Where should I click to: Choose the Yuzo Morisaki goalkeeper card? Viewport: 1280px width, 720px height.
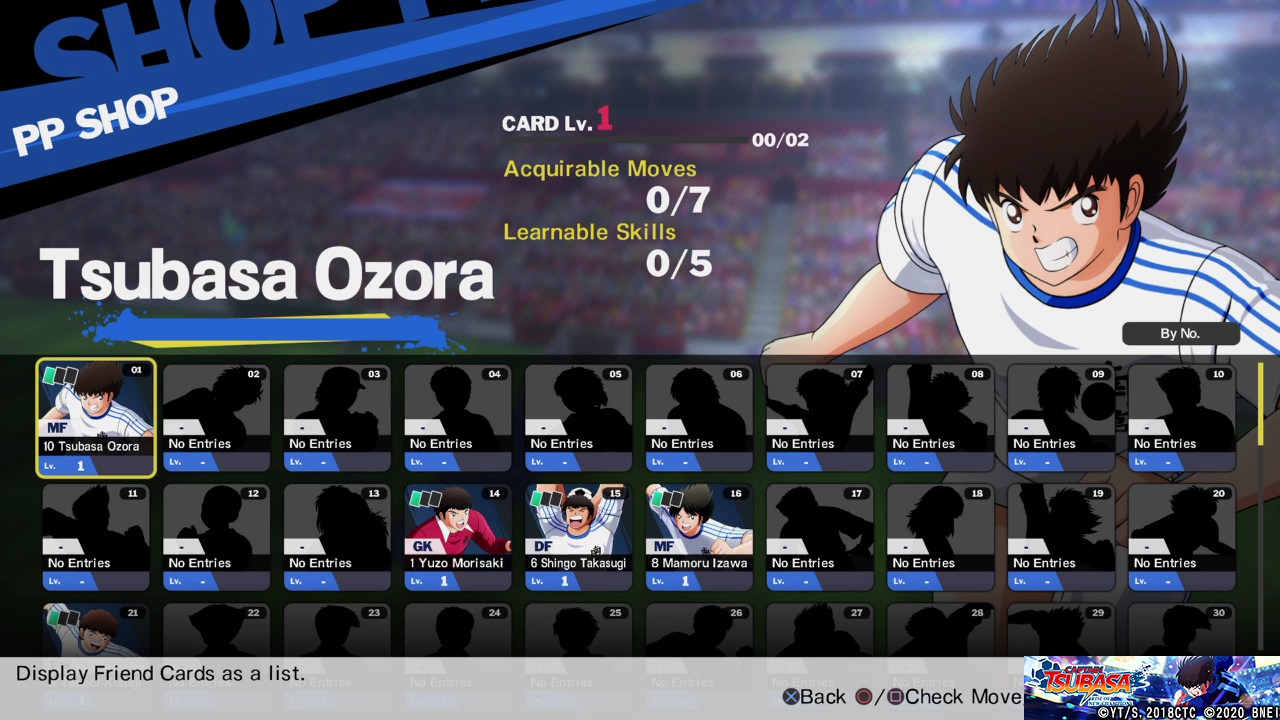(x=458, y=537)
